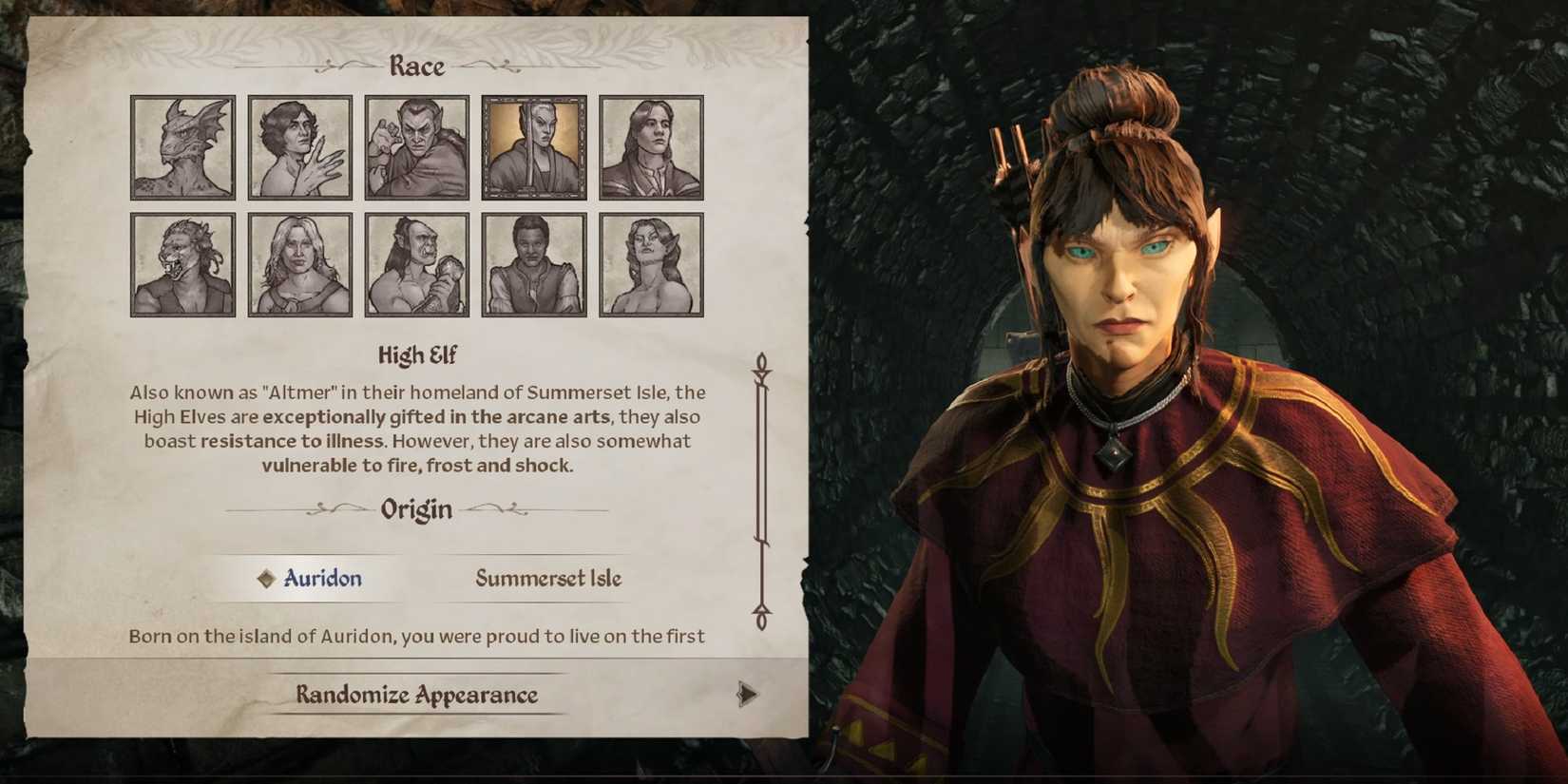Click the currently selected High Elf portrait
The image size is (1568, 784).
(533, 147)
